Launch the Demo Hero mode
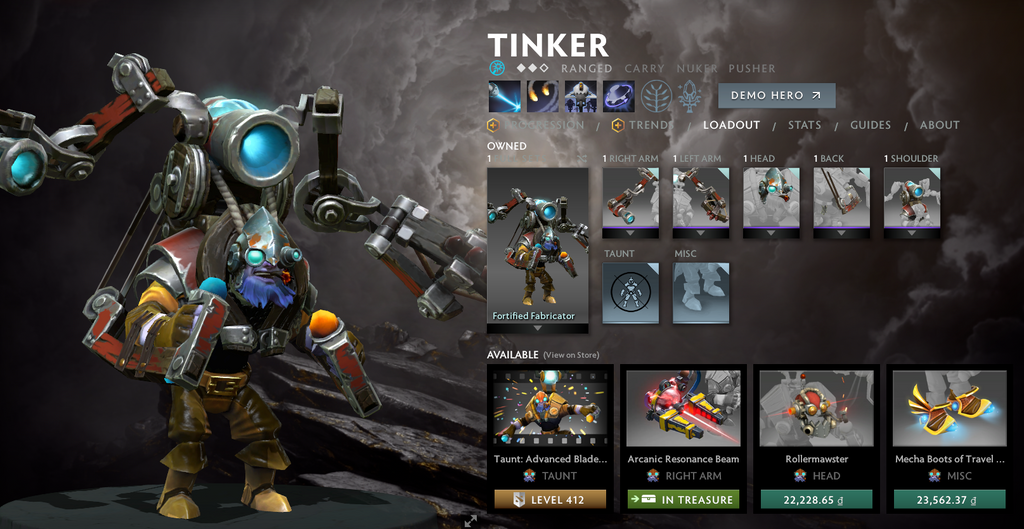Screen dimensions: 1024x529 click(776, 95)
